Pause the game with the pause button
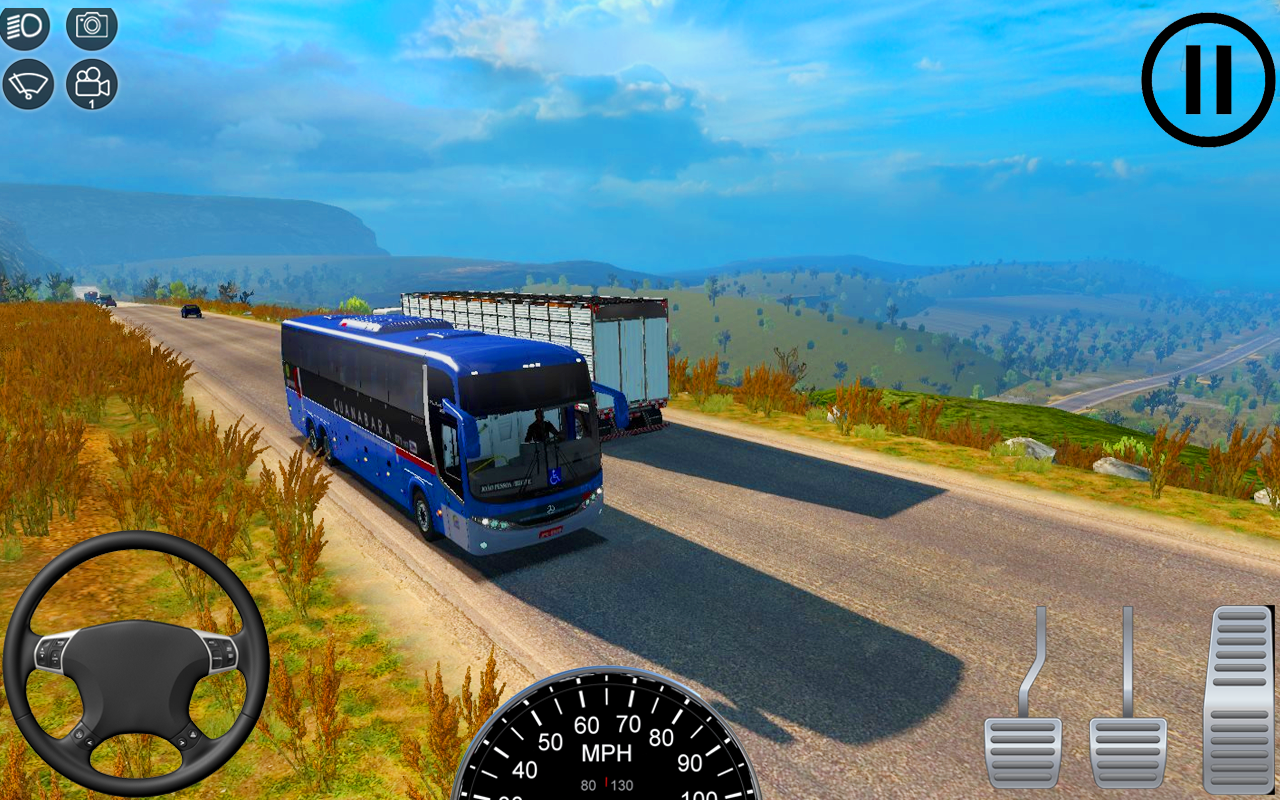The image size is (1280, 800). (x=1208, y=80)
